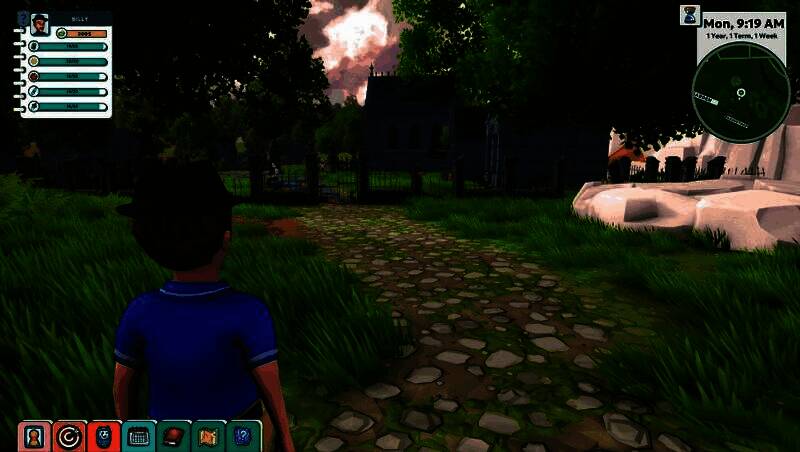Select the wristwatch icon in the toolbar
Image resolution: width=800 pixels, height=452 pixels.
point(104,437)
